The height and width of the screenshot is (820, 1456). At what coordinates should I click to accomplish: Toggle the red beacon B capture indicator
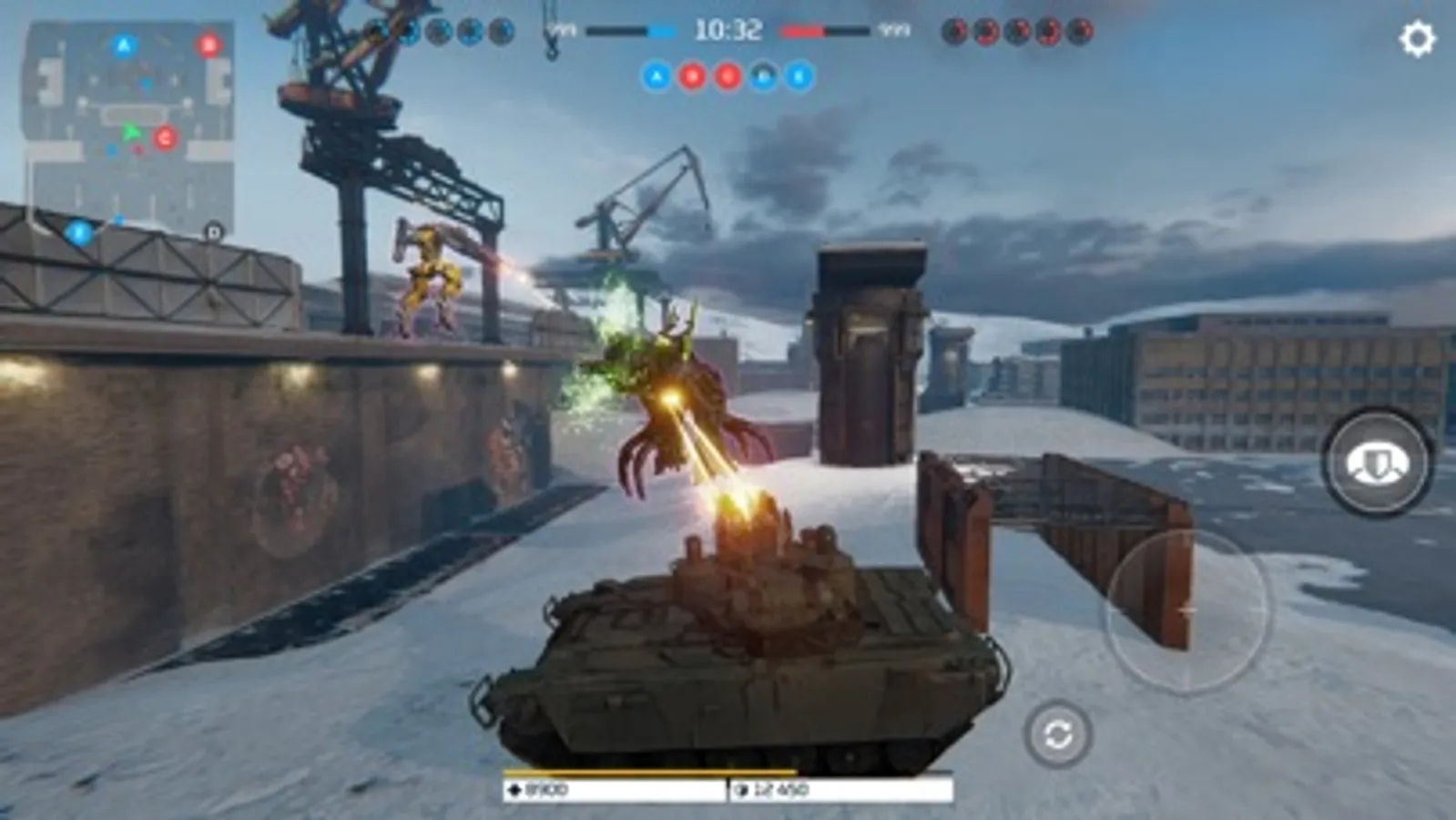[690, 77]
